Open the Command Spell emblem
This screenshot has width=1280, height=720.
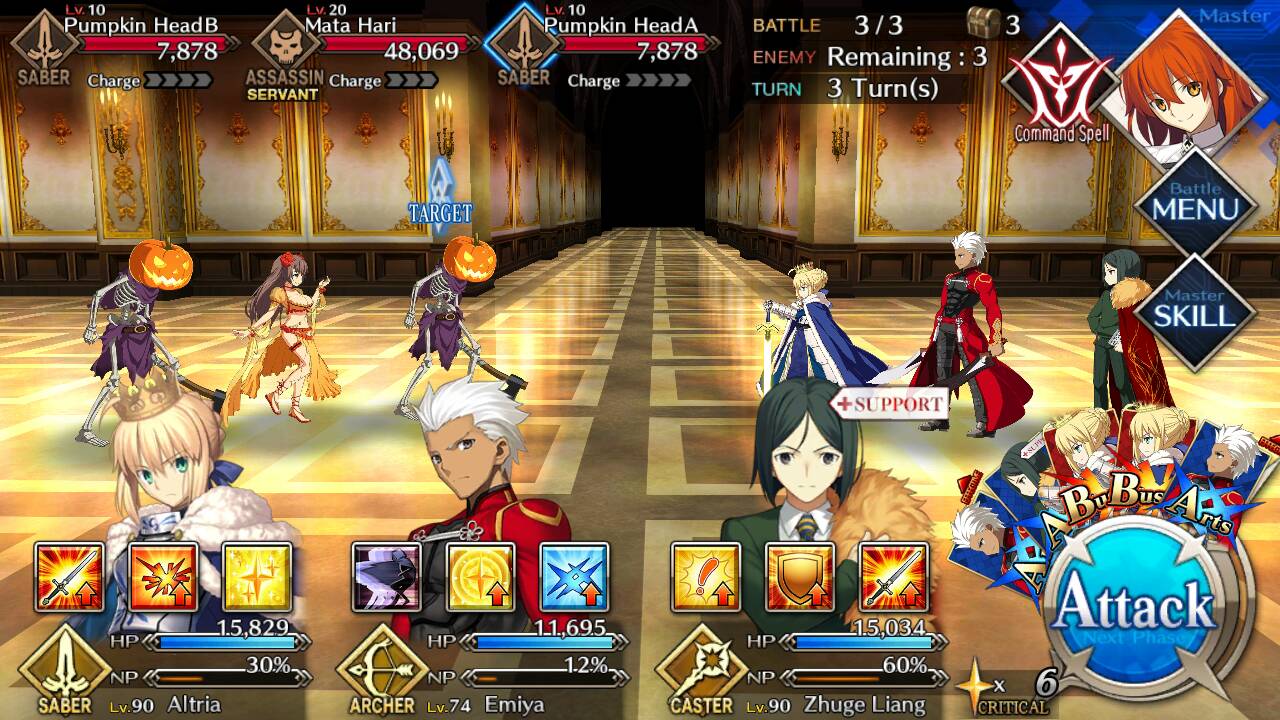(x=1061, y=87)
